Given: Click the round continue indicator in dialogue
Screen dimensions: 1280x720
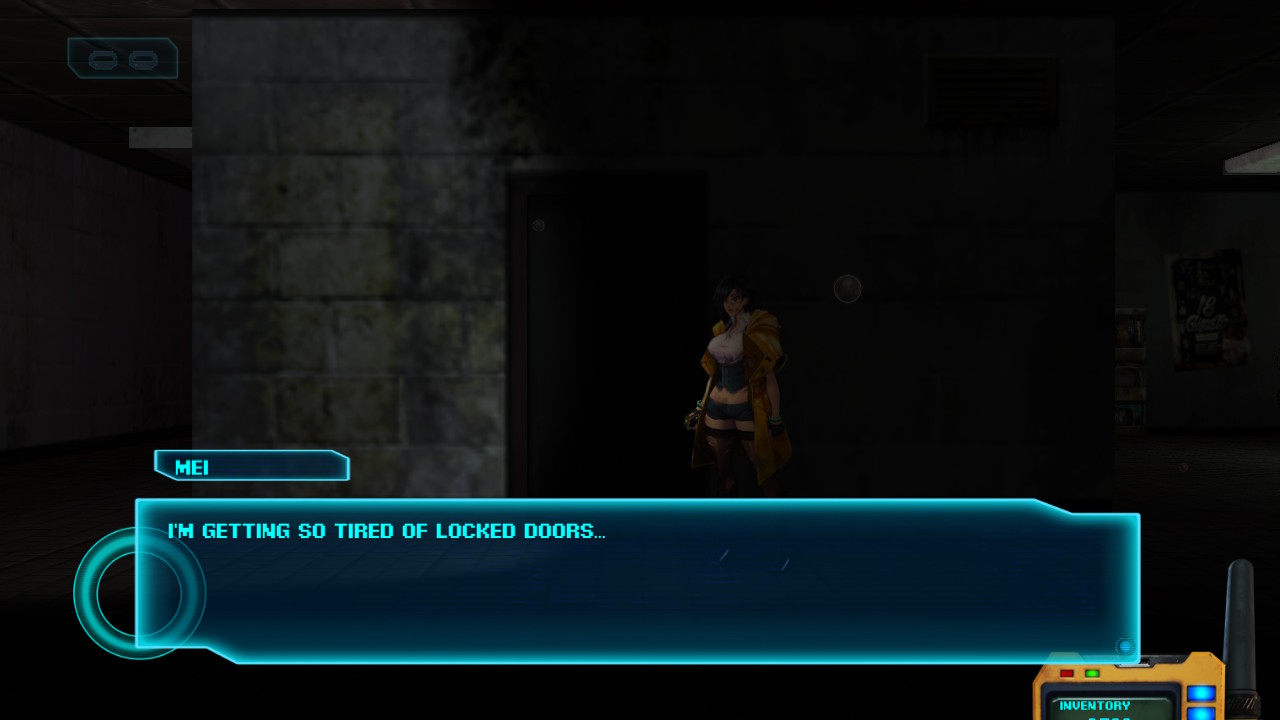Looking at the screenshot, I should pyautogui.click(x=1125, y=647).
